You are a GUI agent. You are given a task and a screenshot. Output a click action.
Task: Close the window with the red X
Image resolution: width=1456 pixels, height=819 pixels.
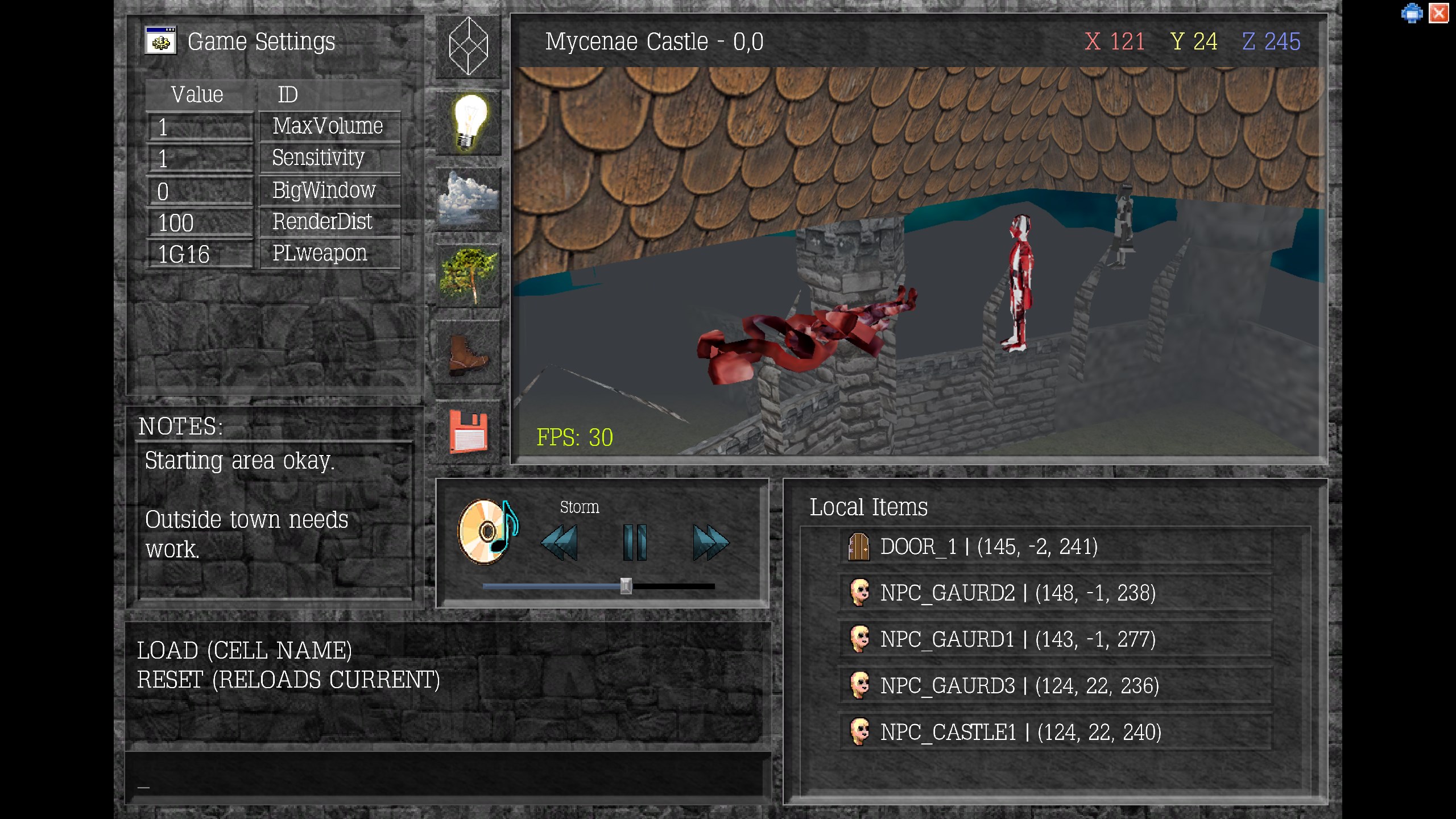tap(1439, 13)
